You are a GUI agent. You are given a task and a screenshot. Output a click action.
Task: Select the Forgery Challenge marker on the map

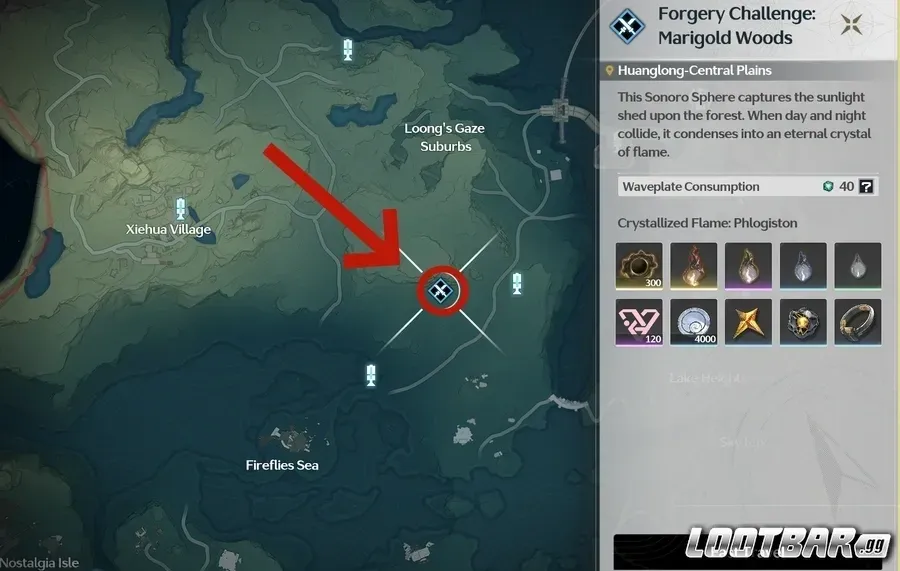click(x=439, y=290)
